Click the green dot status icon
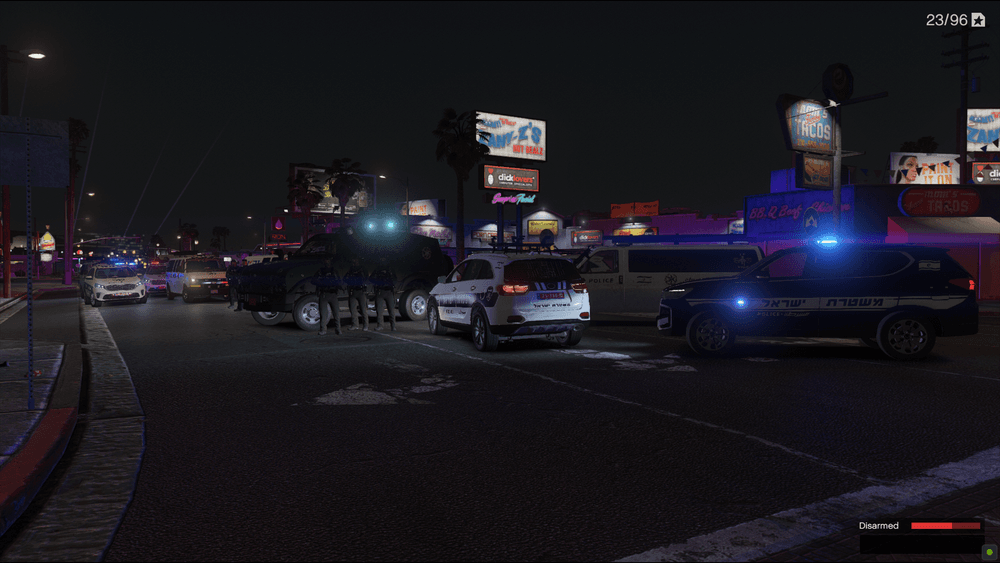 click(x=990, y=551)
